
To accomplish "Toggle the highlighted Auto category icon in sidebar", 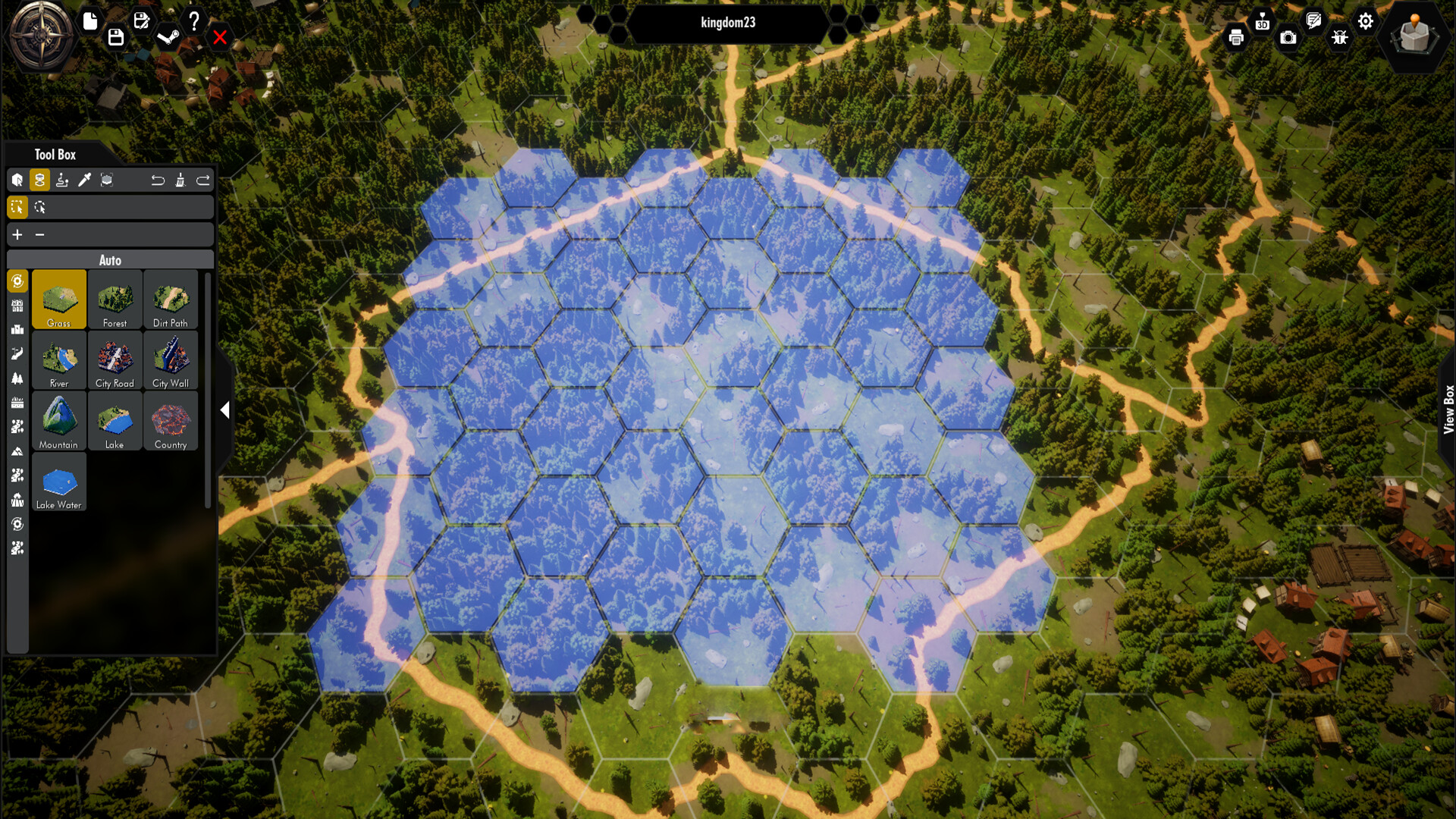I will point(17,281).
